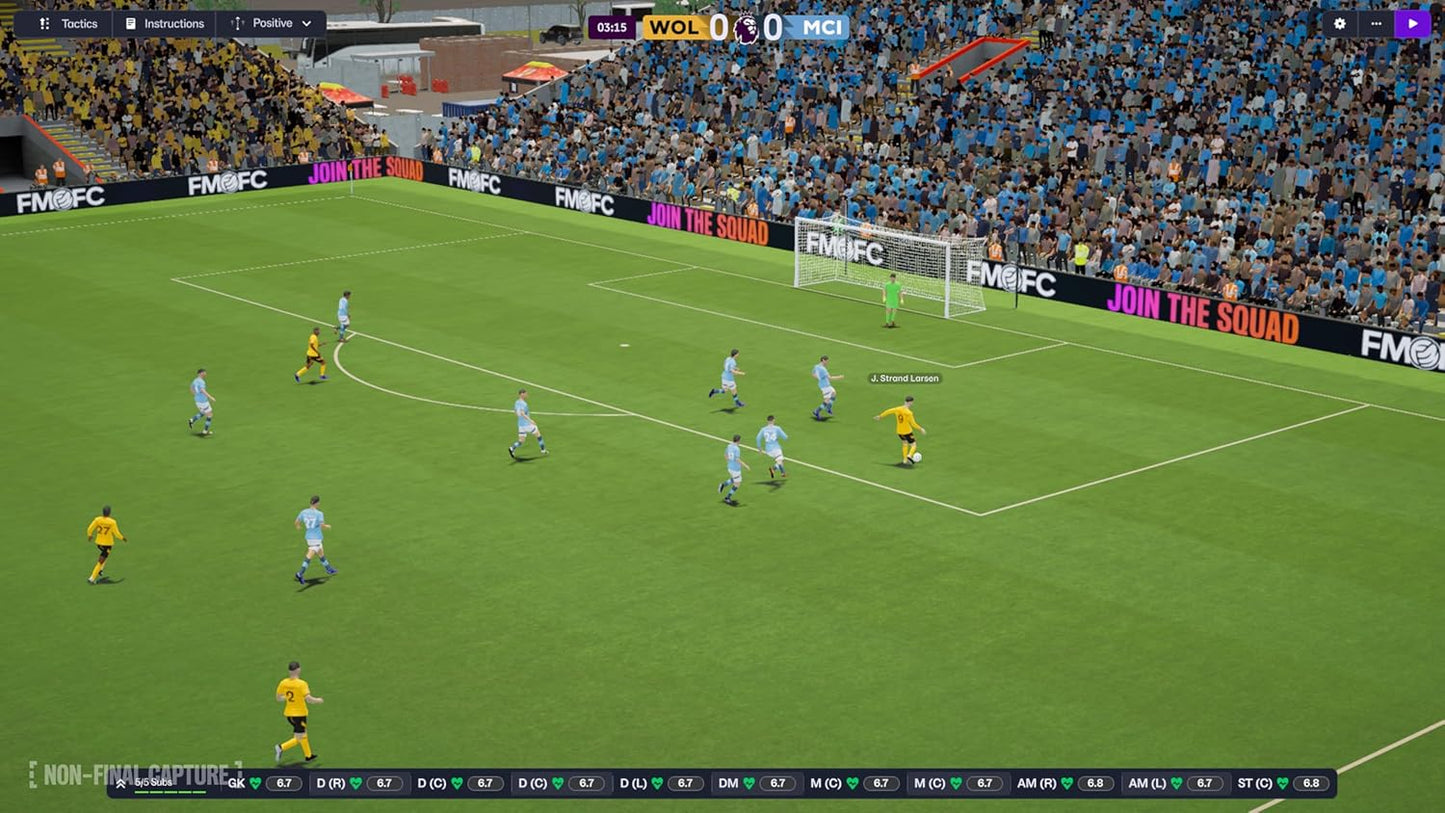
Task: Click the three-dot more options icon
Action: point(1376,23)
